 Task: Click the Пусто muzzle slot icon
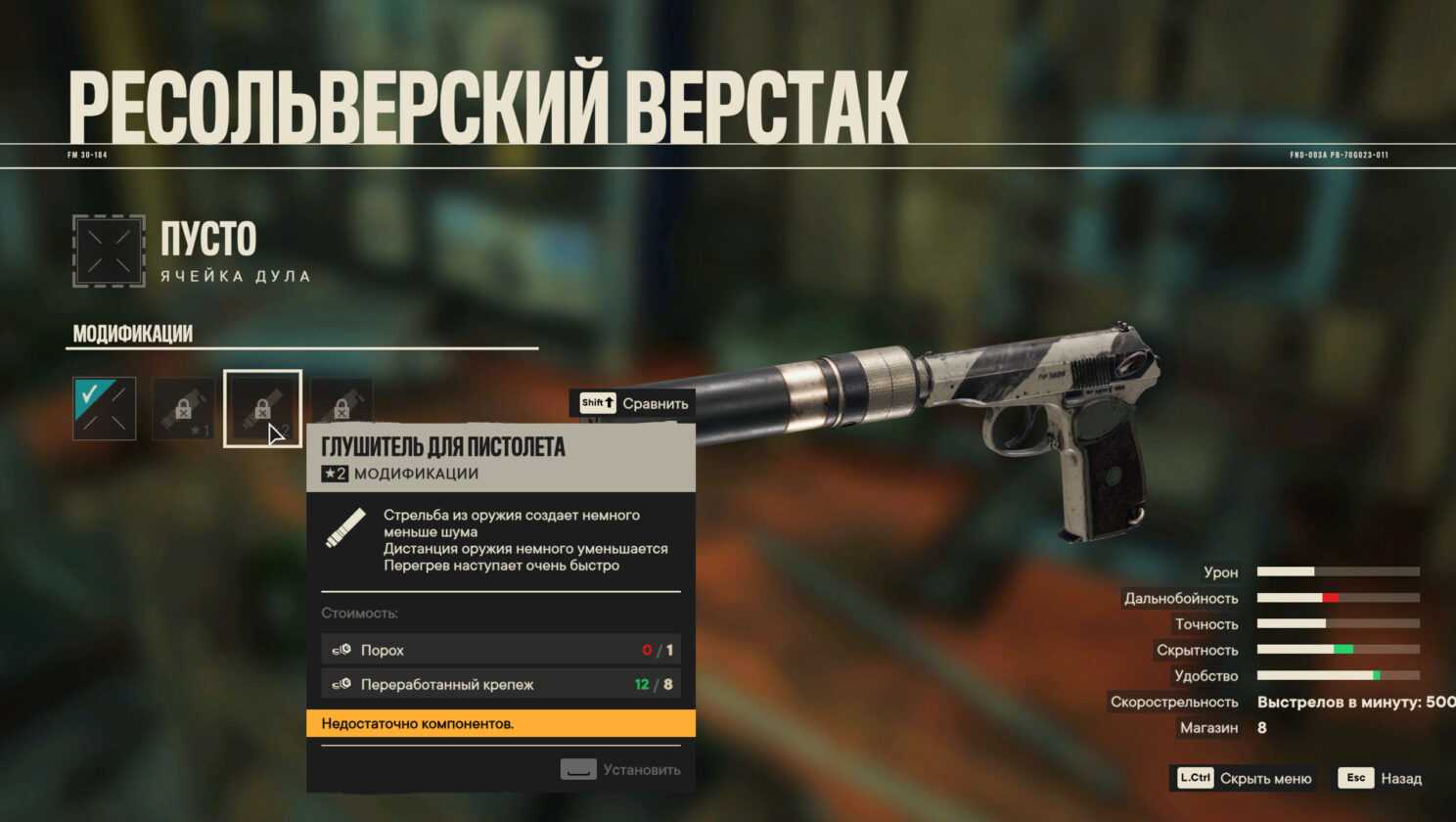point(109,251)
